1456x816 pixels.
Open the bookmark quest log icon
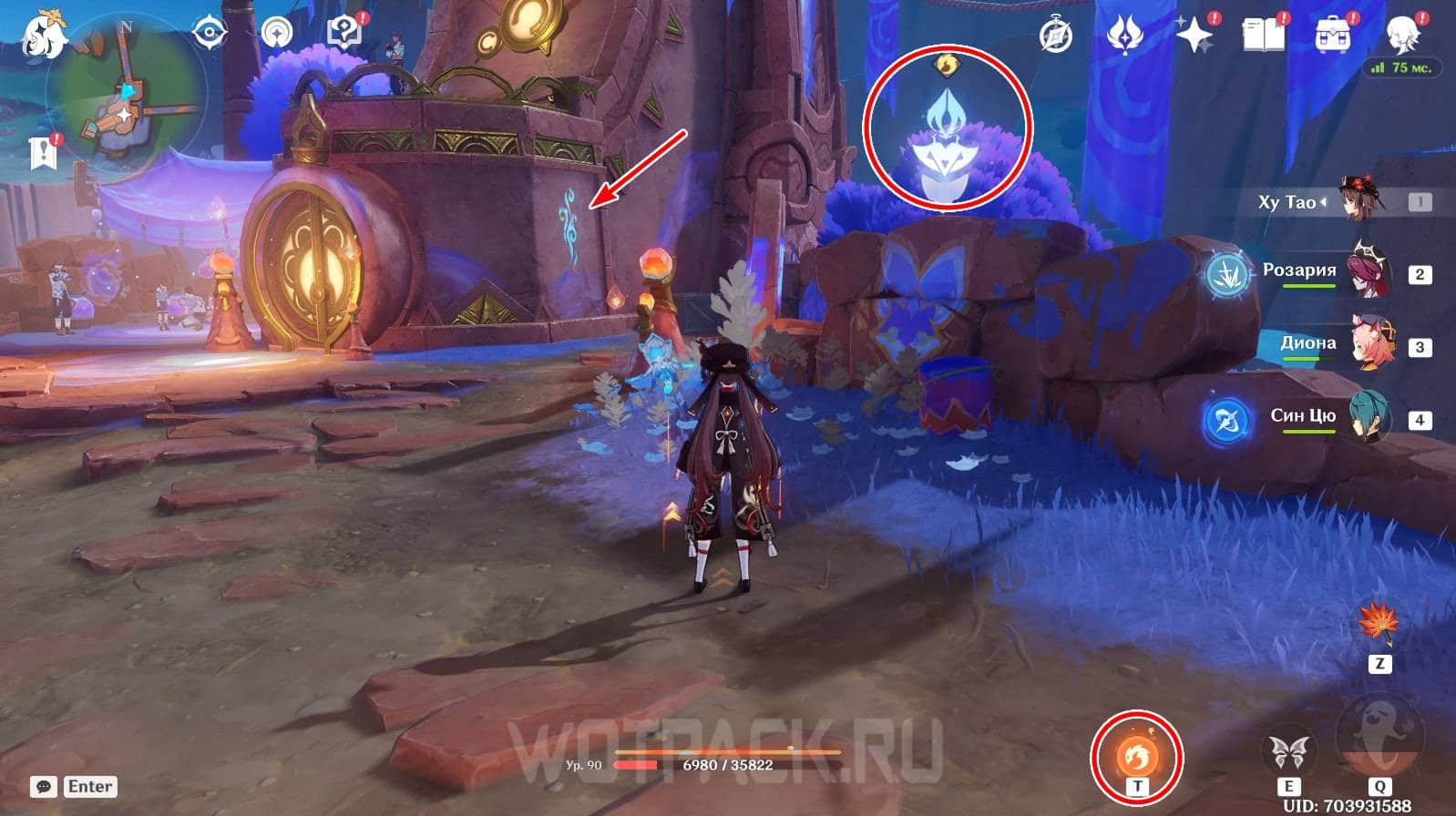coord(43,152)
